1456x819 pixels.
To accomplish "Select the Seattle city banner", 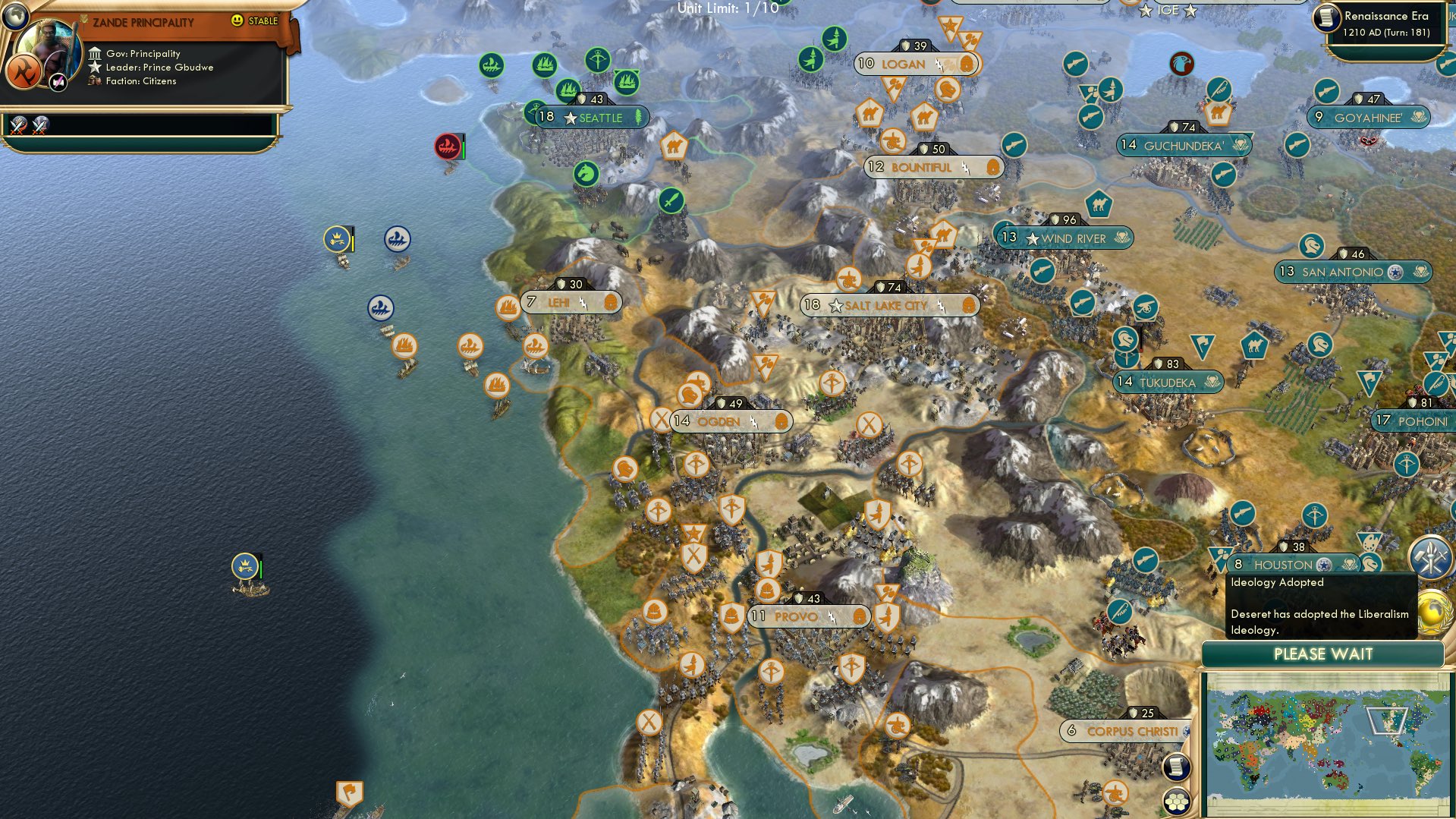I will coord(593,117).
